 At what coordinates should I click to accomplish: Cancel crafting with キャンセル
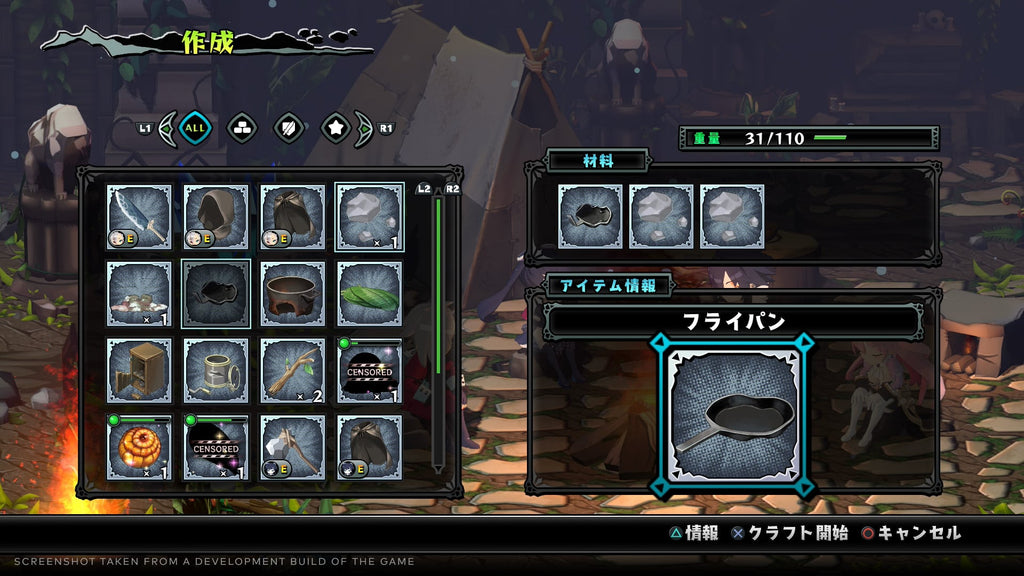pyautogui.click(x=910, y=533)
